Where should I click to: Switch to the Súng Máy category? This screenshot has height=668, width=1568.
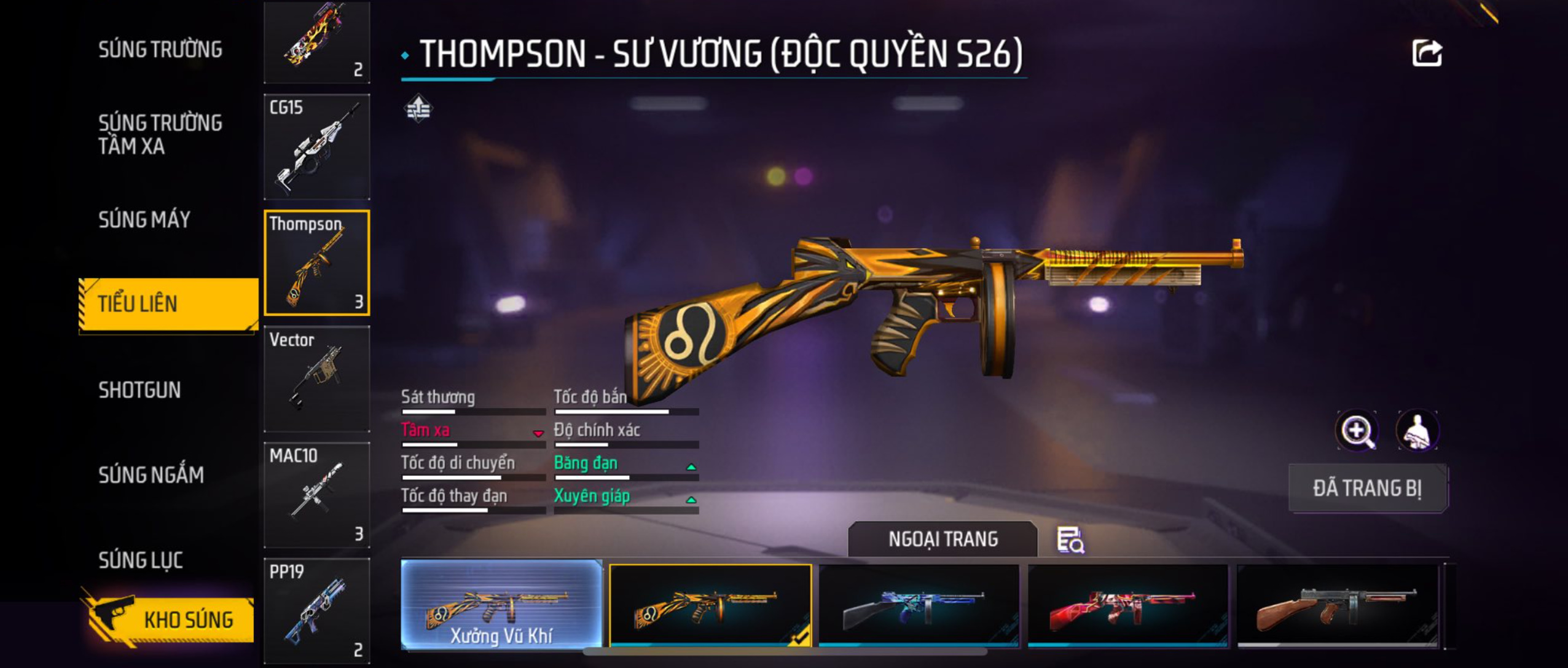(x=144, y=219)
